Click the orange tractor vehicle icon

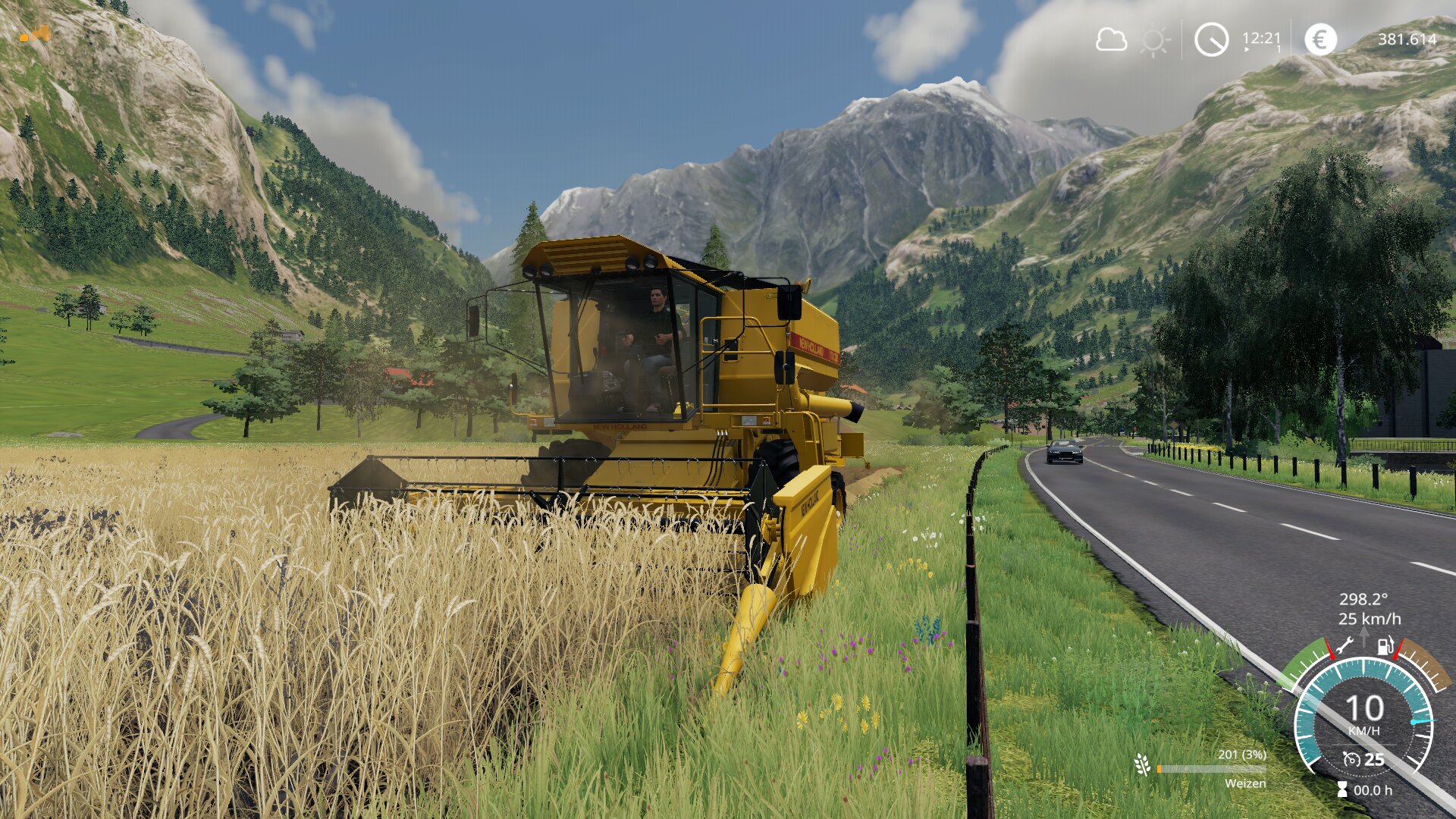36,33
